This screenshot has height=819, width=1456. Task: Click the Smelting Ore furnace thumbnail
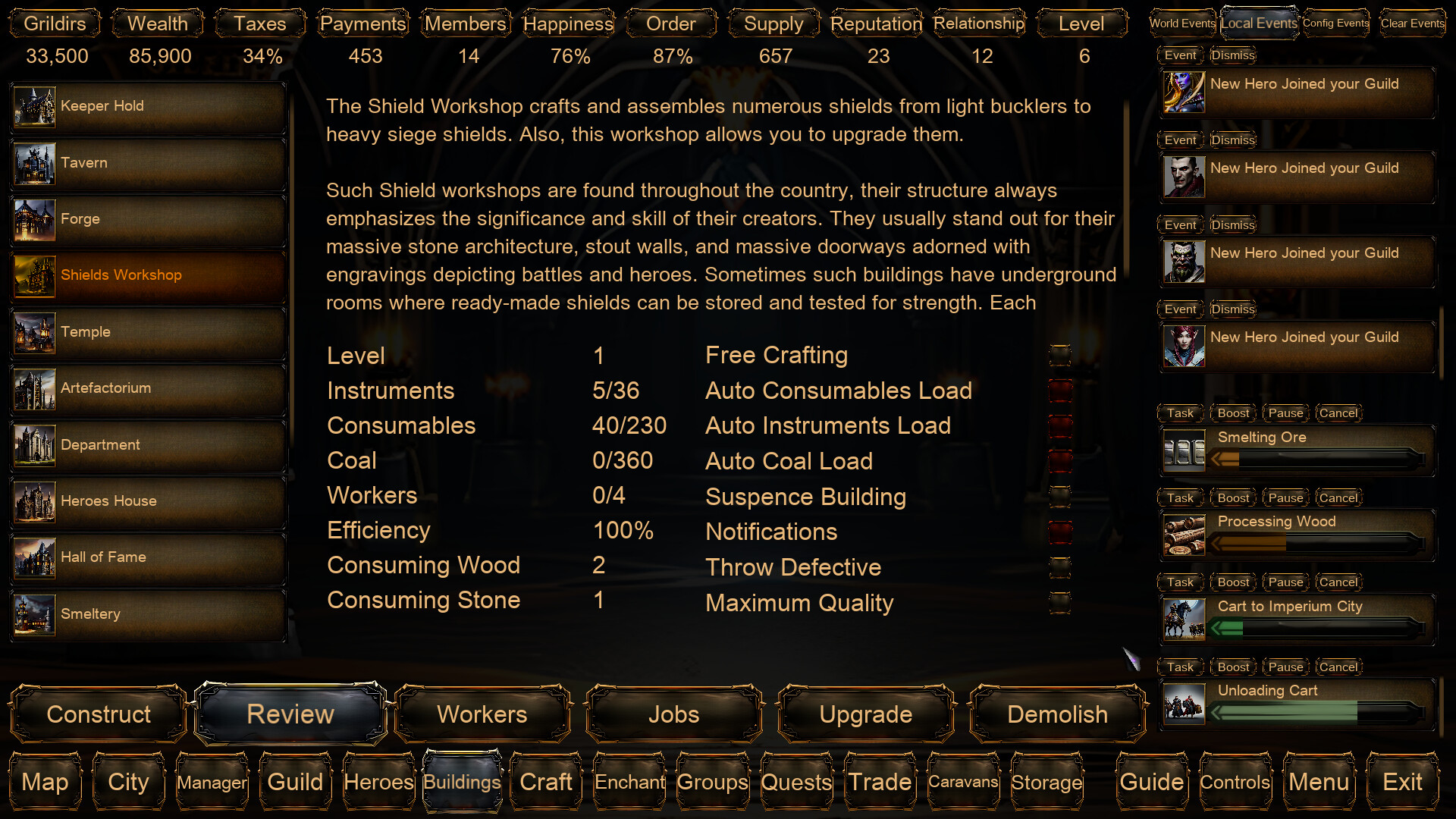(x=1184, y=449)
